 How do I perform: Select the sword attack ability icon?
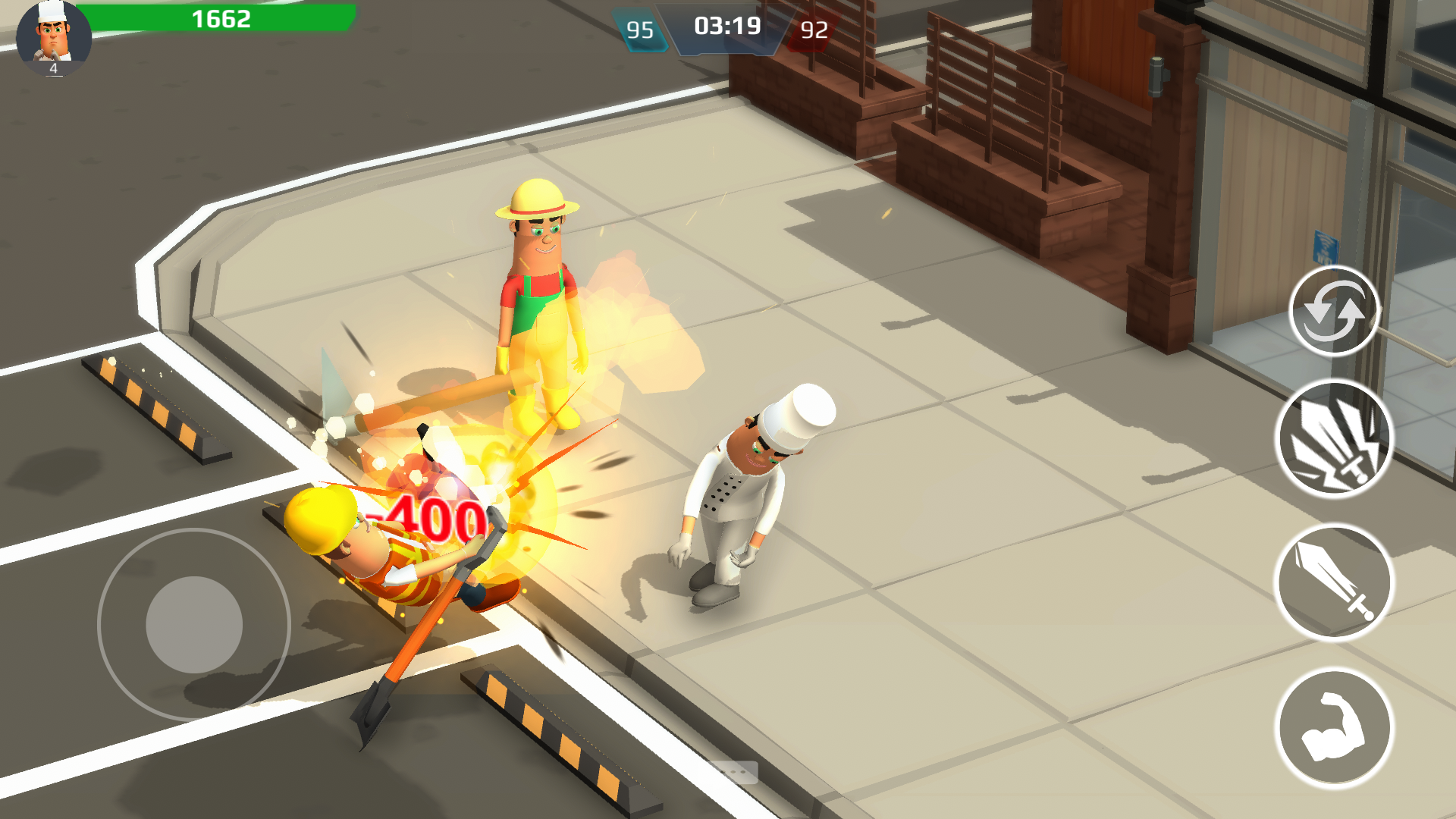[1337, 580]
